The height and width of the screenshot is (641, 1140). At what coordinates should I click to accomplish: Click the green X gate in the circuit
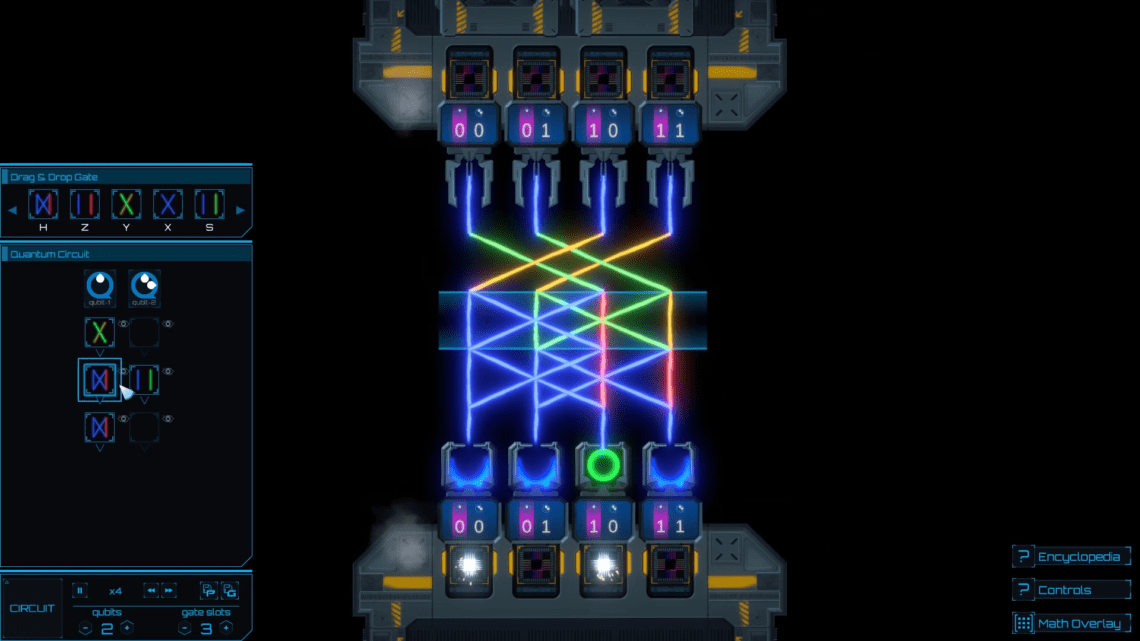100,333
